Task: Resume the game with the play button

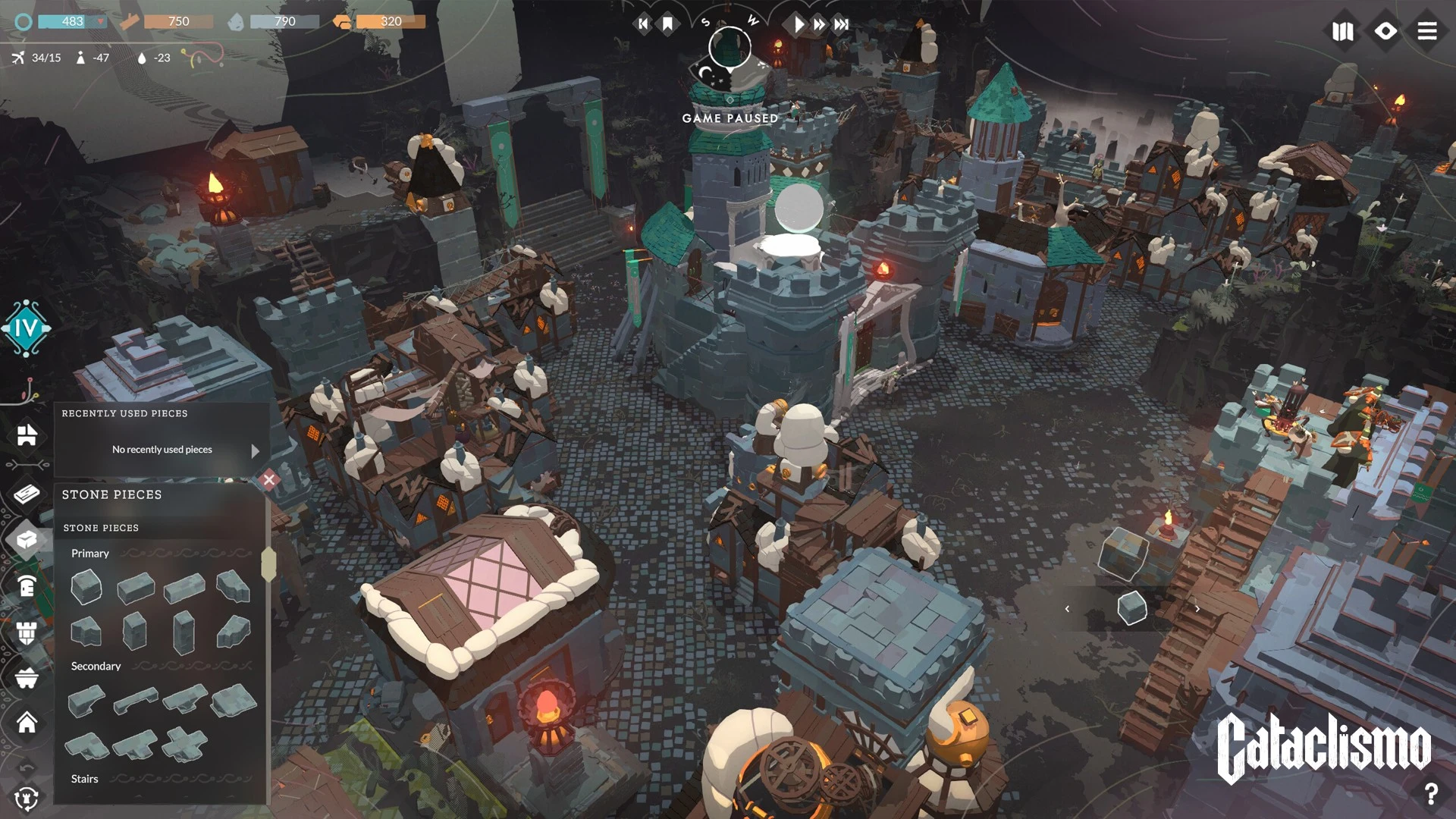Action: pyautogui.click(x=799, y=24)
